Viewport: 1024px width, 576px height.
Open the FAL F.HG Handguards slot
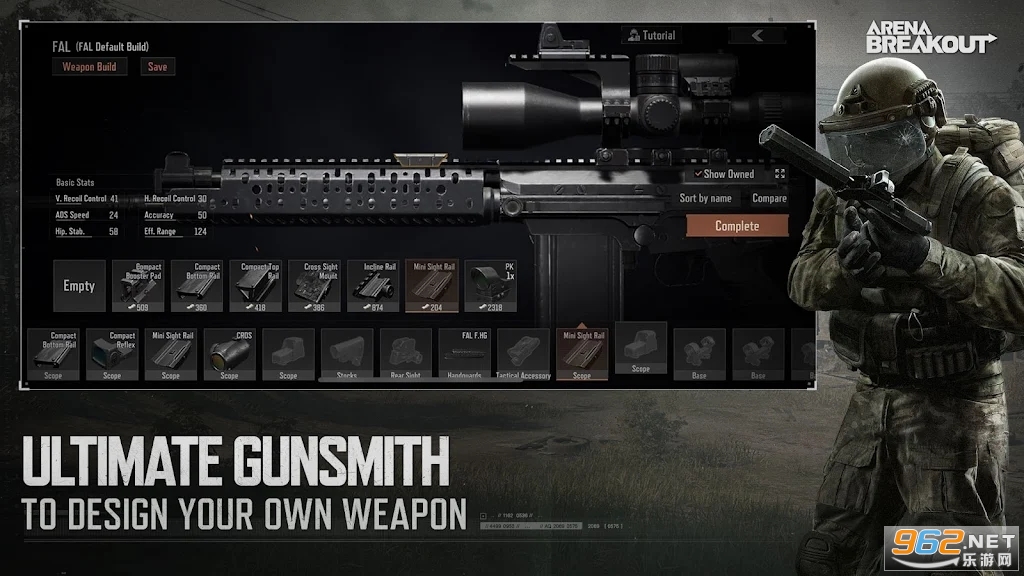pyautogui.click(x=465, y=355)
